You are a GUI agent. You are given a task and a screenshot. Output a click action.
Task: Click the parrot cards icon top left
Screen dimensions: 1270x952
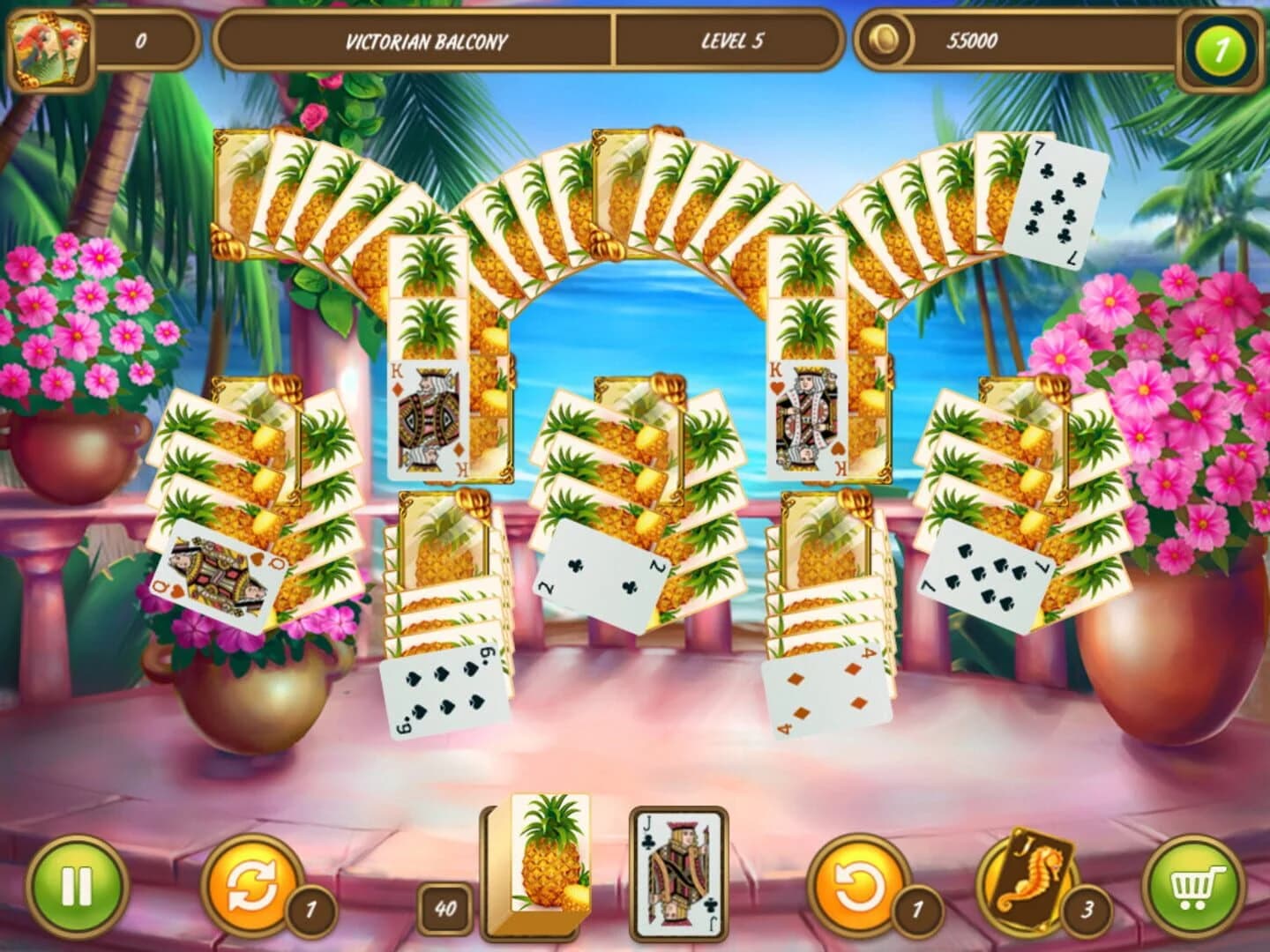(49, 44)
